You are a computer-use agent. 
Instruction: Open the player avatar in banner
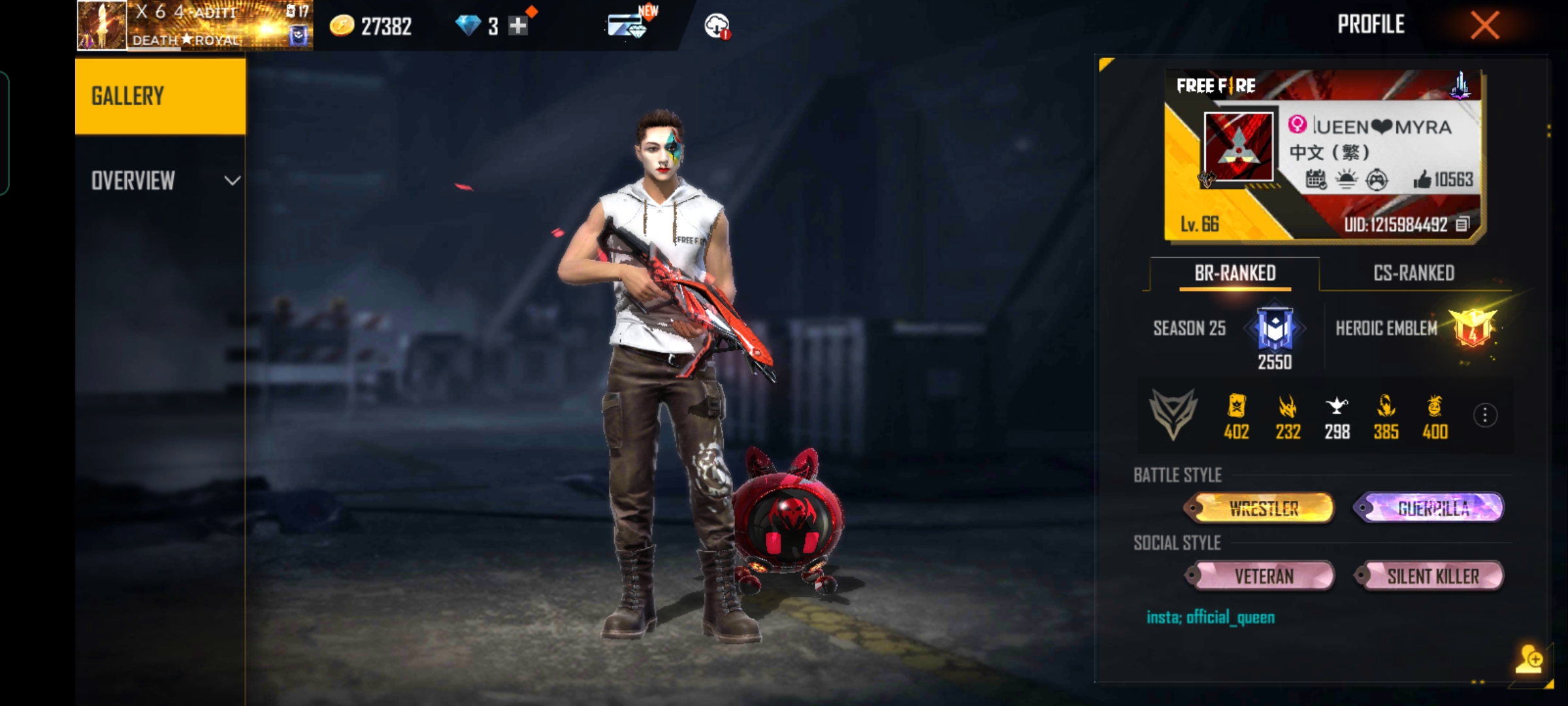coord(1238,146)
